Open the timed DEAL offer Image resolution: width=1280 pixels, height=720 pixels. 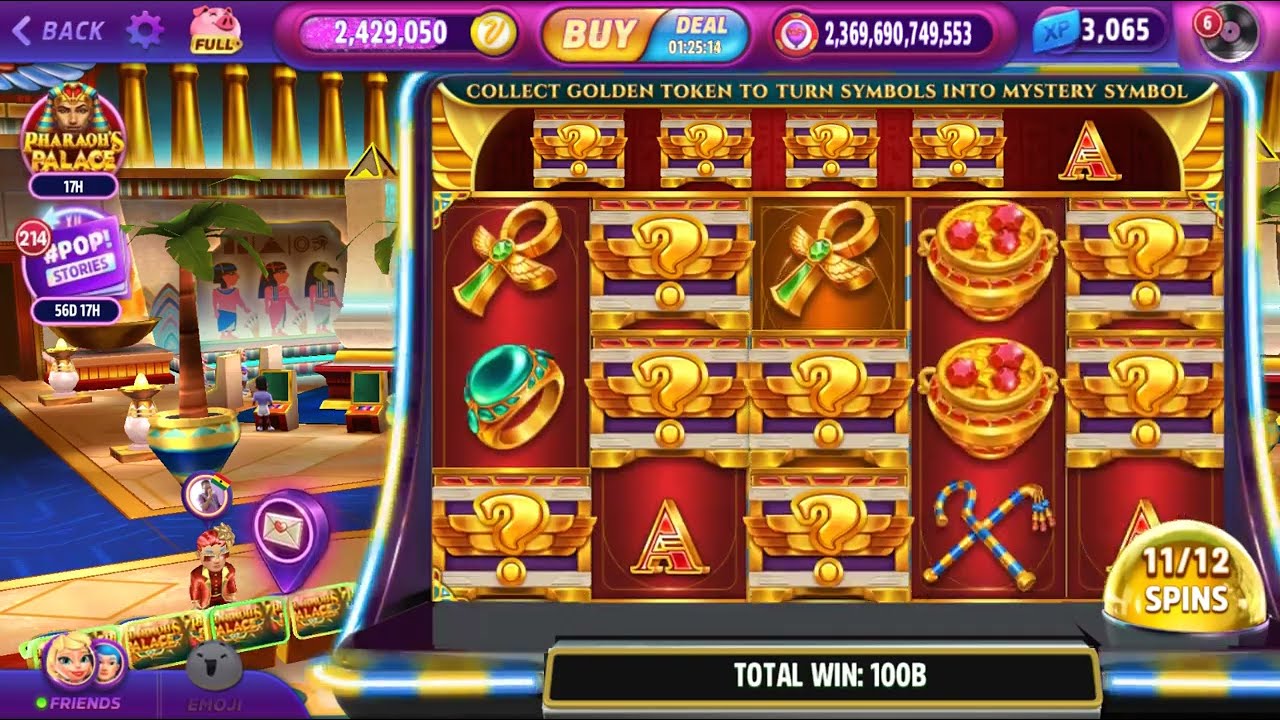pos(700,34)
